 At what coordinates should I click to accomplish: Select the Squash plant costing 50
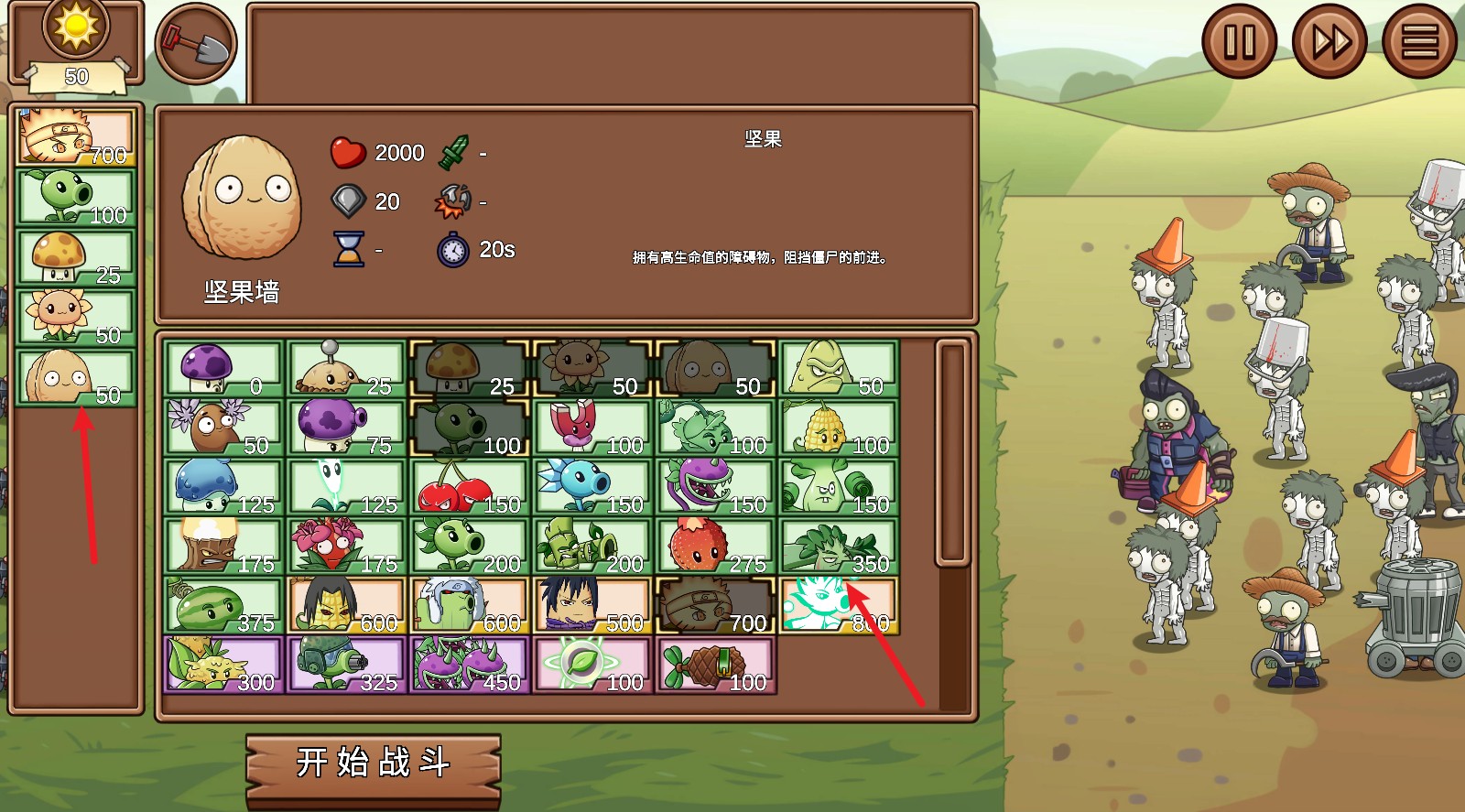click(x=838, y=366)
